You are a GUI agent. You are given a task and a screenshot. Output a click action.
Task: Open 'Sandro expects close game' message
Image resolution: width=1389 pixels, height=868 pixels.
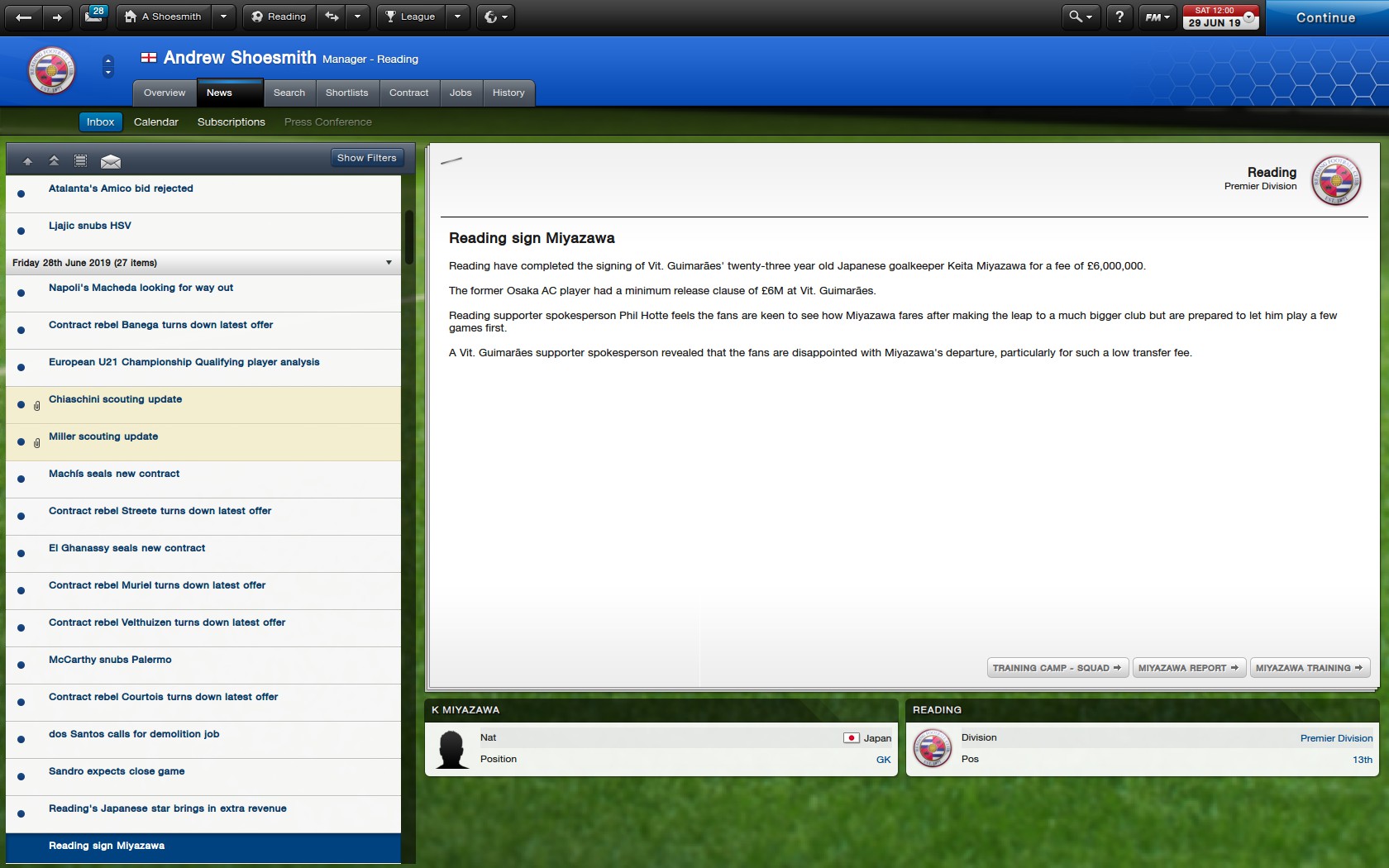[x=117, y=771]
